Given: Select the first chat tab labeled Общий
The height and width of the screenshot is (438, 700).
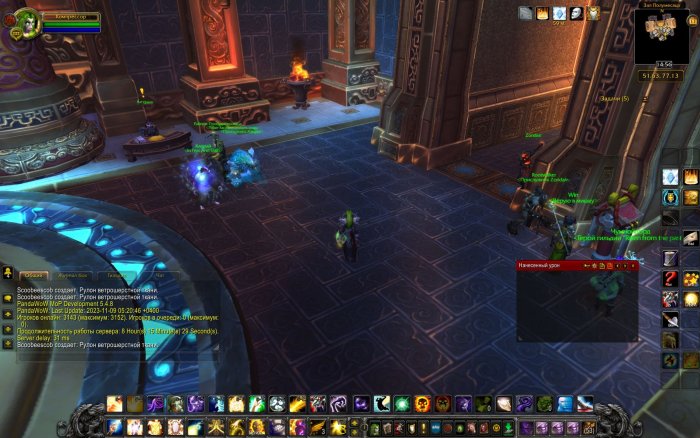Looking at the screenshot, I should point(36,274).
